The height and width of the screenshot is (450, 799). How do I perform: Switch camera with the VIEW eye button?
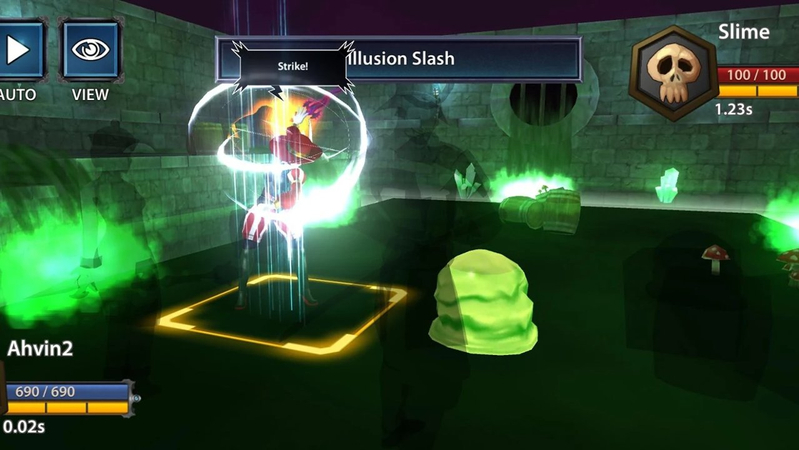(x=91, y=50)
